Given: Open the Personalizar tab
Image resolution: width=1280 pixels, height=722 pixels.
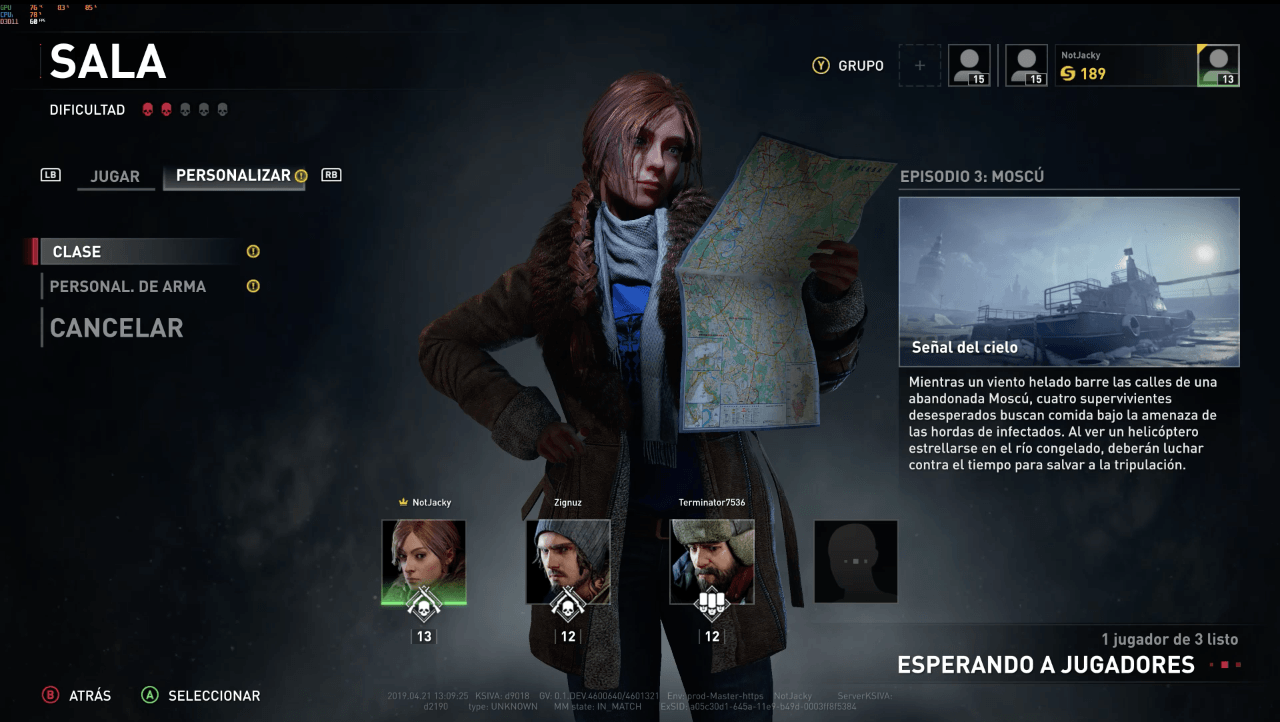Looking at the screenshot, I should 234,175.
